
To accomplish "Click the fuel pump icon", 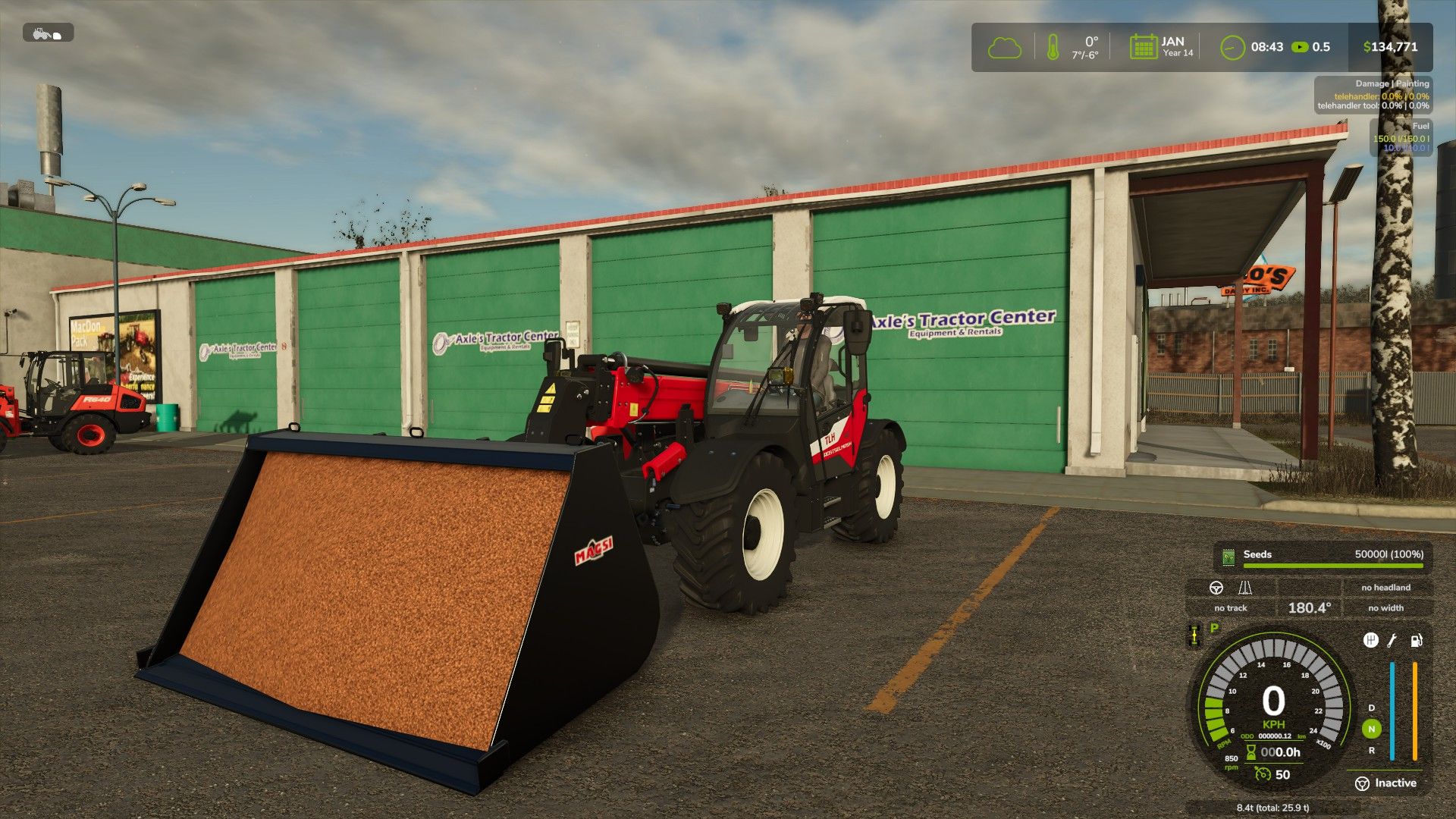I will tap(1416, 641).
